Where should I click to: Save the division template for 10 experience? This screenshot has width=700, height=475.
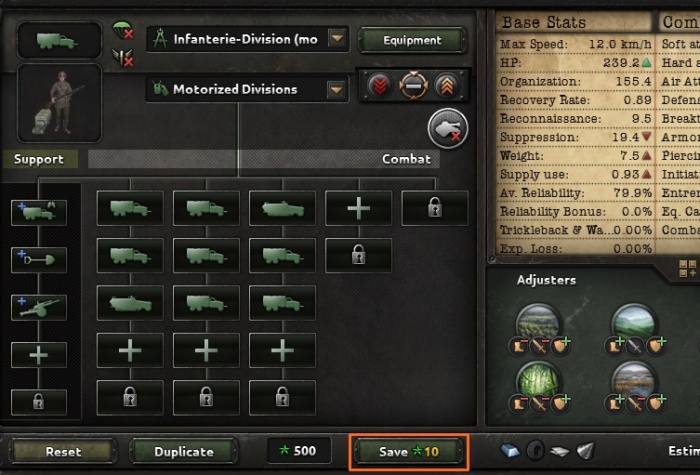point(408,452)
